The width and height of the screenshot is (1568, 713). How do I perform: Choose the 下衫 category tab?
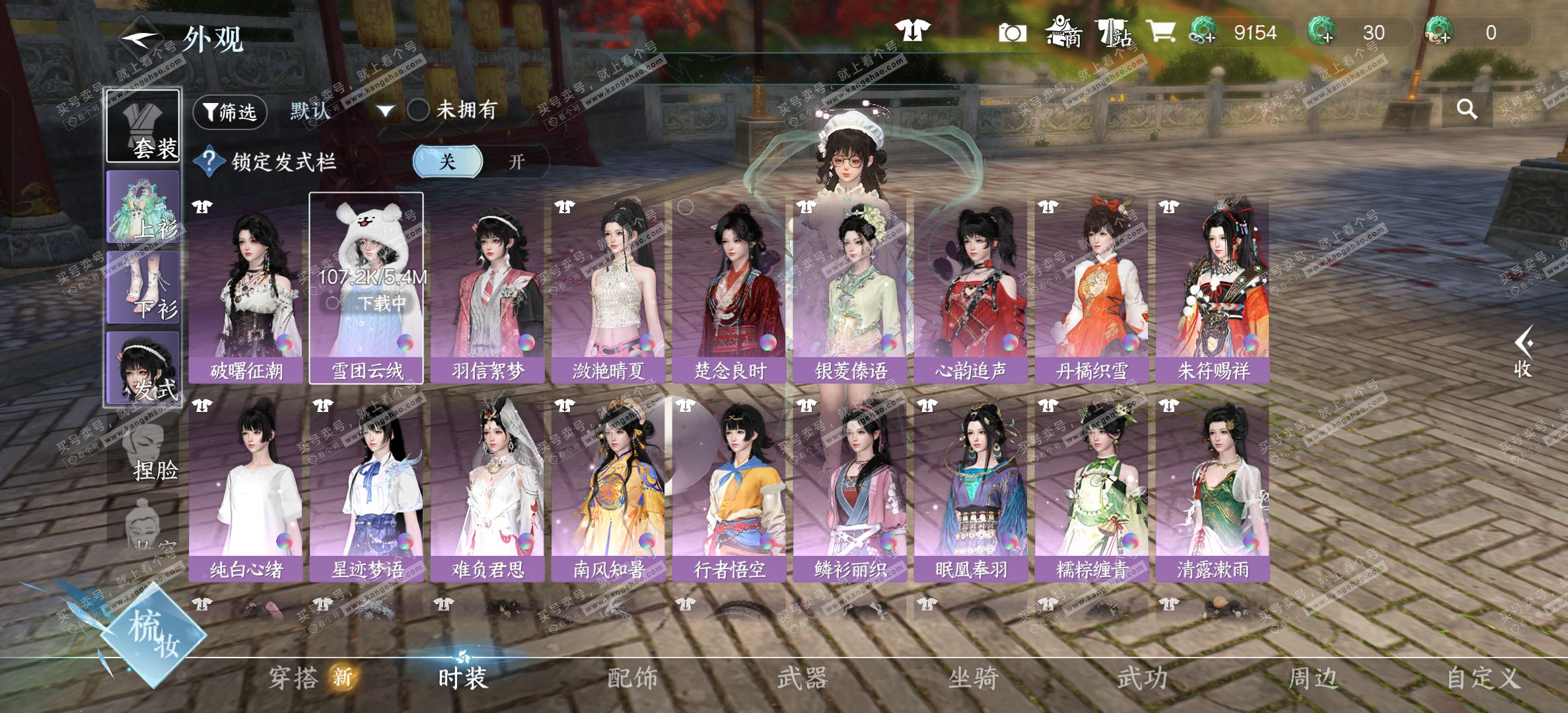[x=143, y=288]
